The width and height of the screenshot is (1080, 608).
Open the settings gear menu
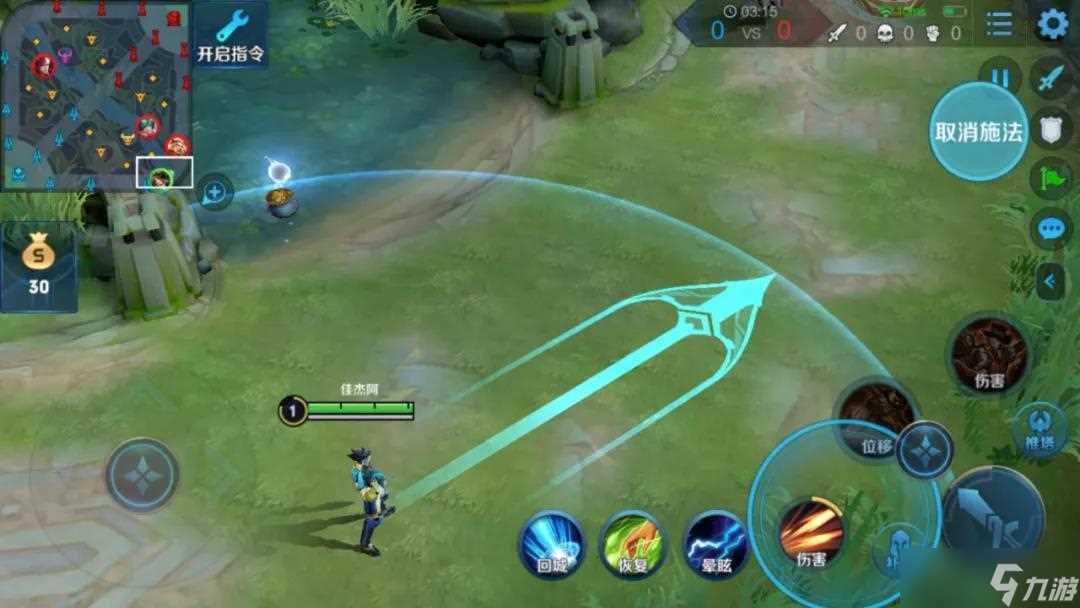(x=1052, y=23)
